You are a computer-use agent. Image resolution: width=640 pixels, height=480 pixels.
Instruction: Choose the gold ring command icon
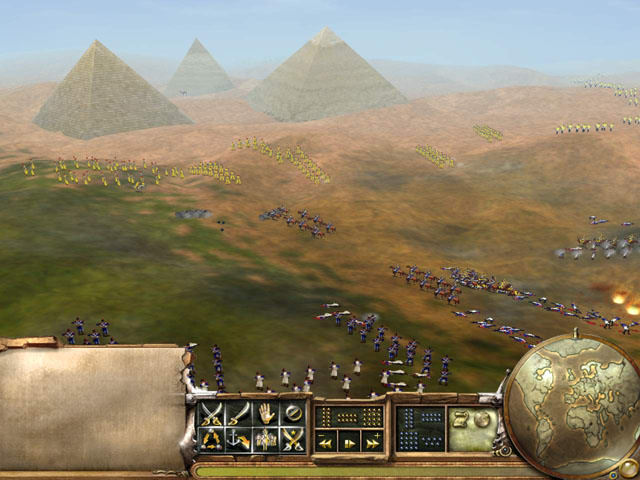pyautogui.click(x=292, y=412)
